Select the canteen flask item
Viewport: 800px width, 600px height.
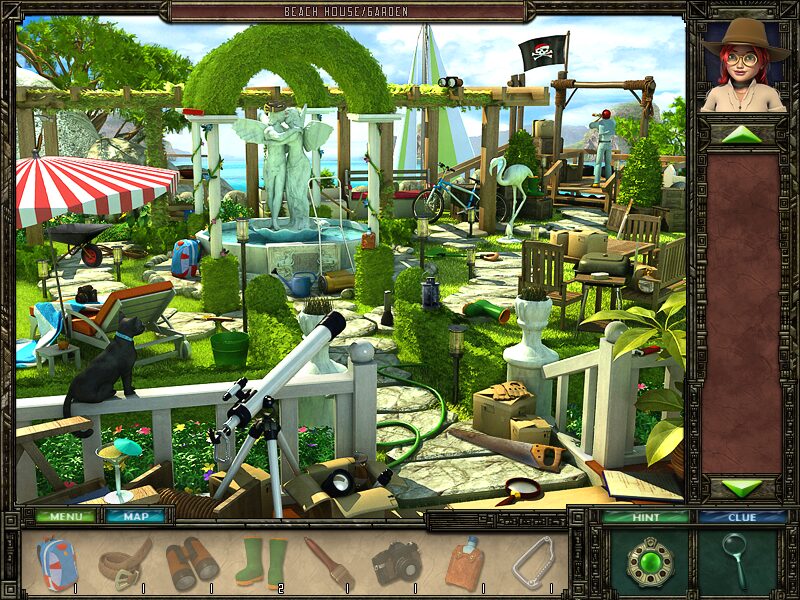pos(463,563)
